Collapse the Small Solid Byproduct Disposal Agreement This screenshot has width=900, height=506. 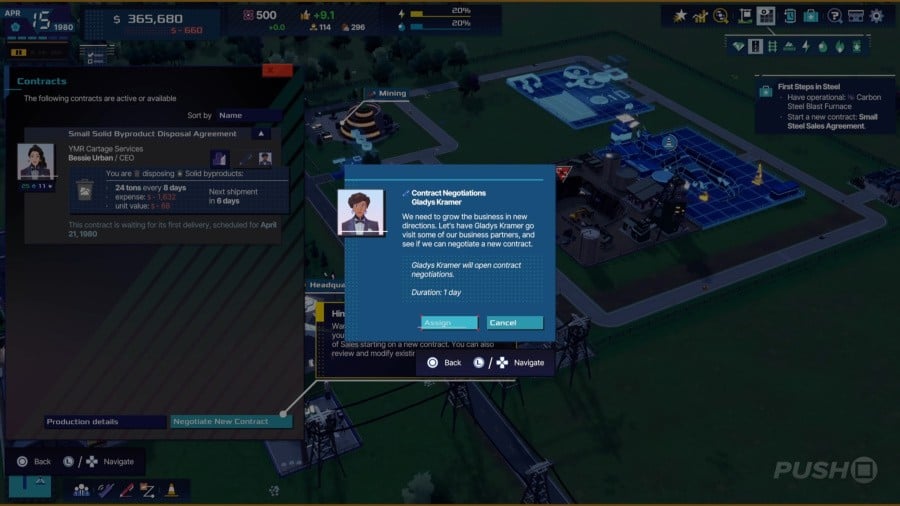coord(261,133)
